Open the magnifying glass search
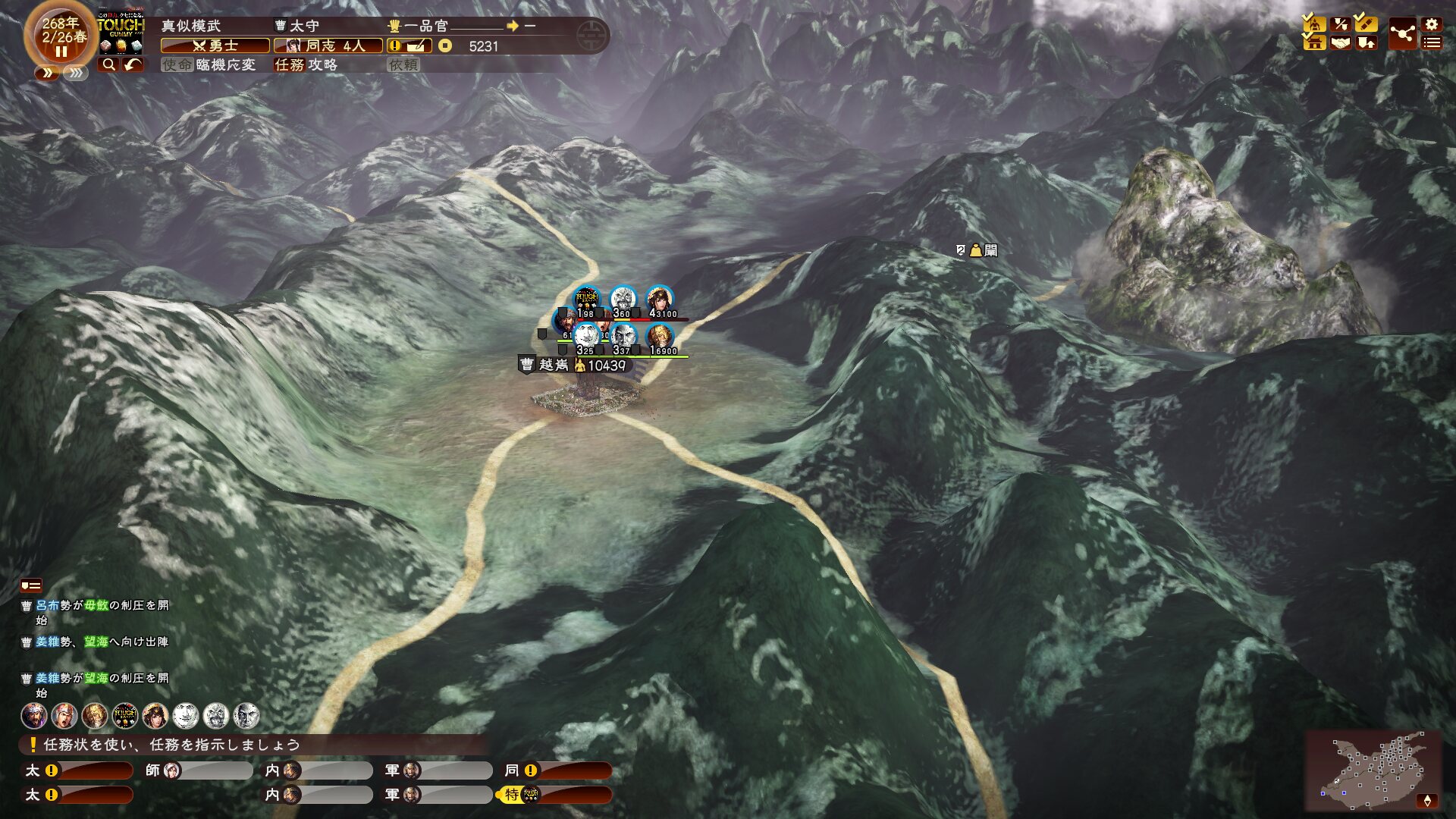 [x=108, y=64]
